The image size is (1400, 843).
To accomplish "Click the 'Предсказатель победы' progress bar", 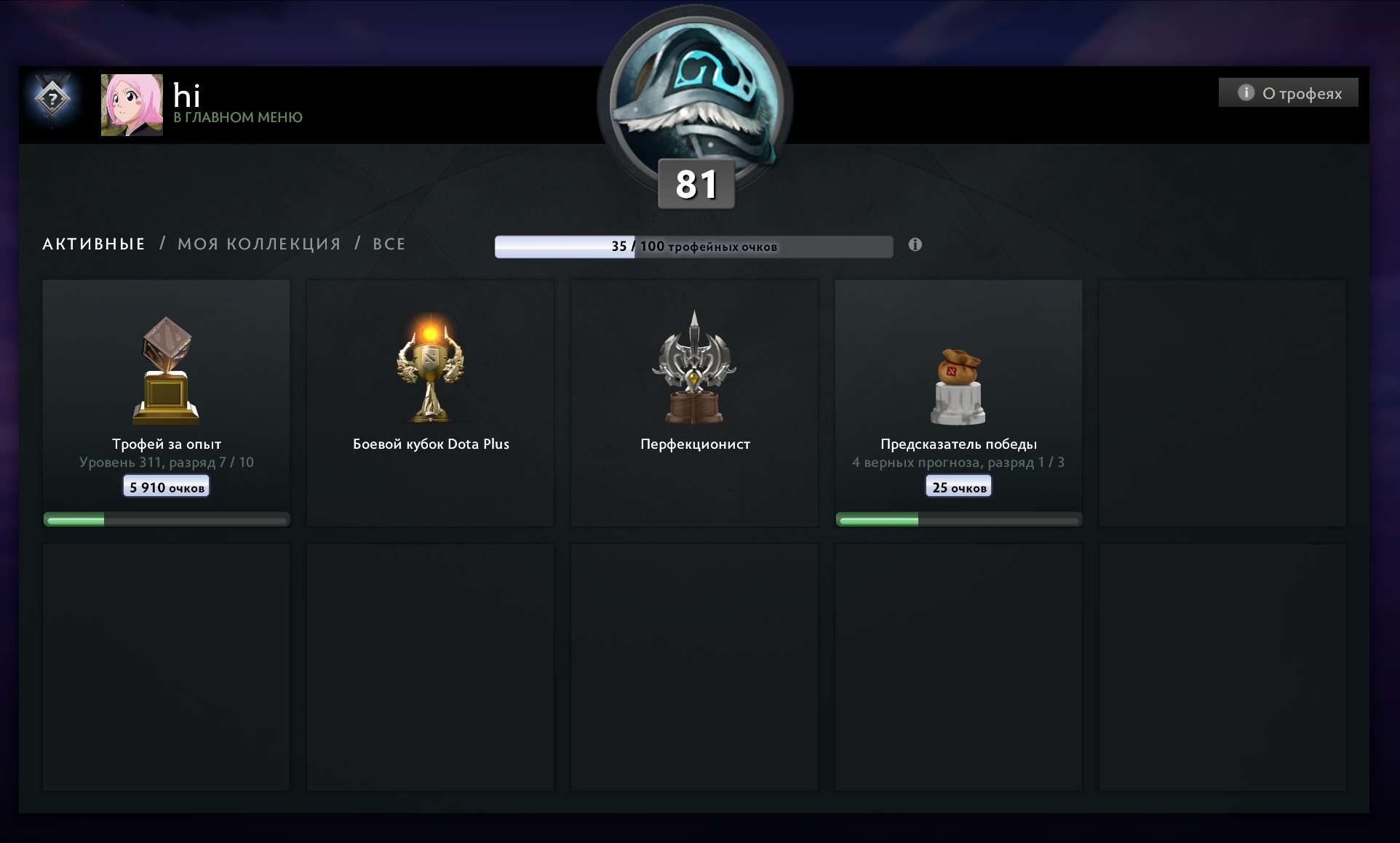I will click(x=958, y=519).
